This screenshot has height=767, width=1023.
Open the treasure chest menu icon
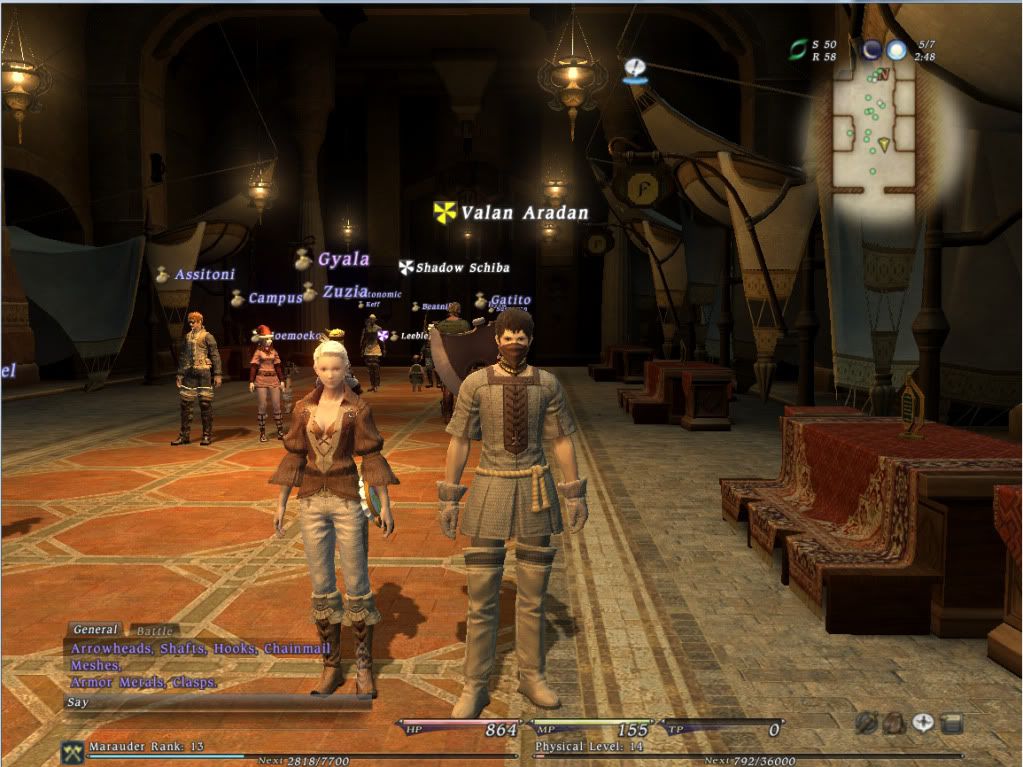click(x=951, y=722)
